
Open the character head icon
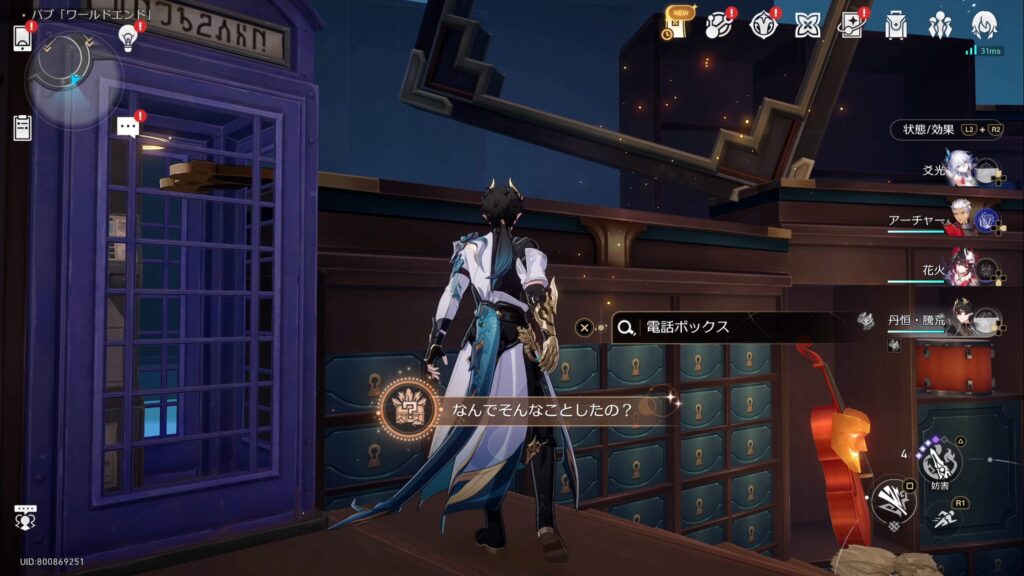pyautogui.click(x=983, y=26)
